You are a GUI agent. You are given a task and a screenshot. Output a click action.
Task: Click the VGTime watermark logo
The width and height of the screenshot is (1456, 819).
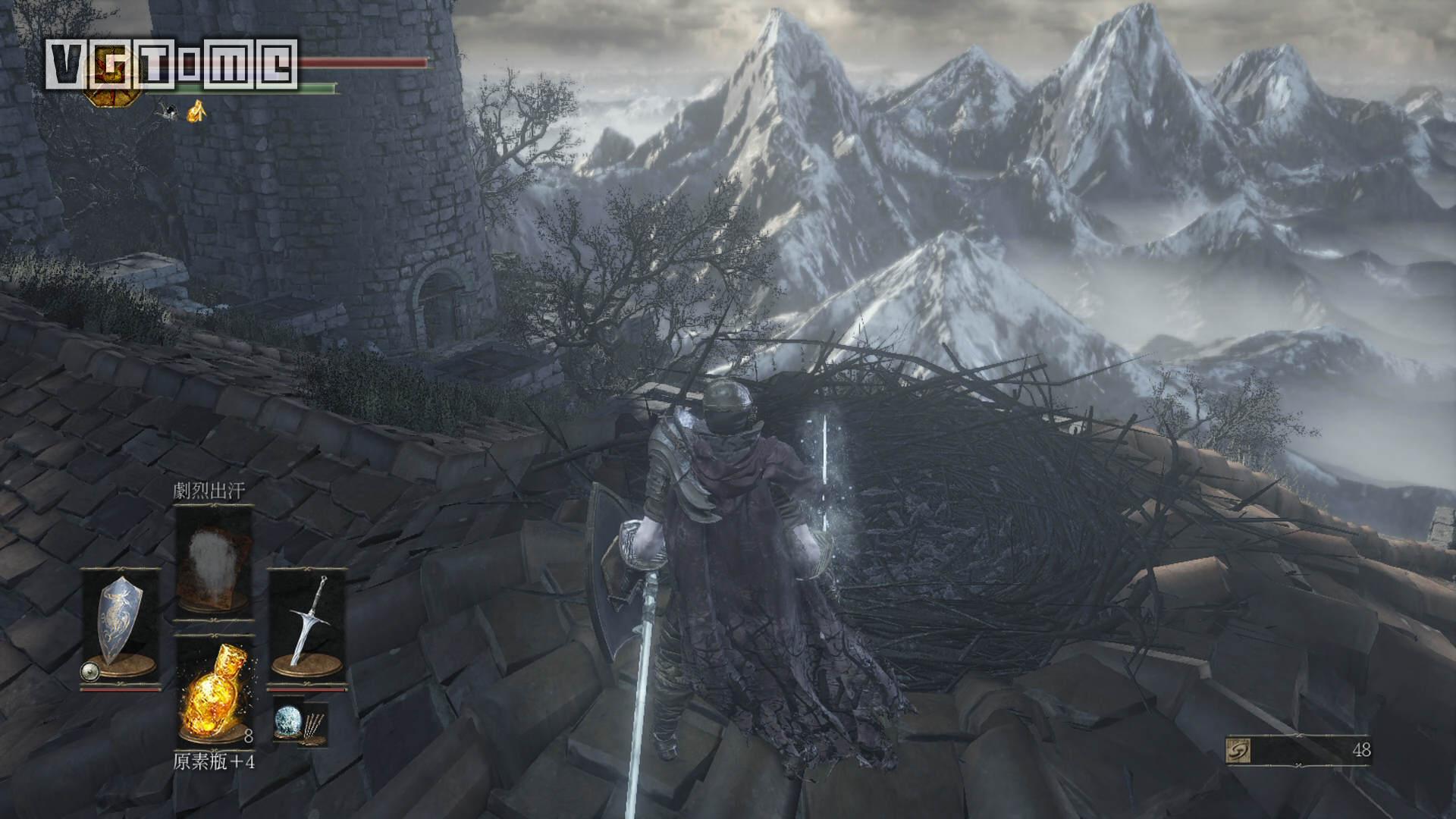tap(171, 64)
